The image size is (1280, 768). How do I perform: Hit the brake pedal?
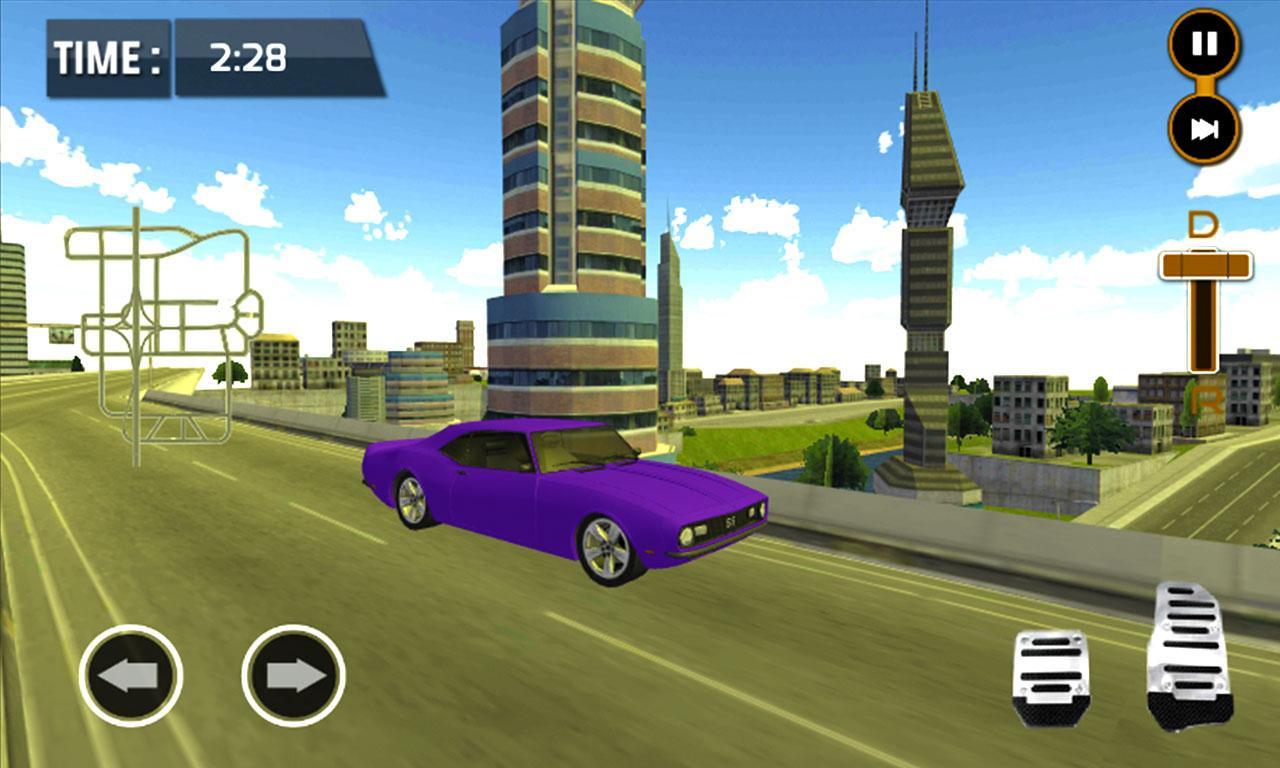(x=1050, y=677)
